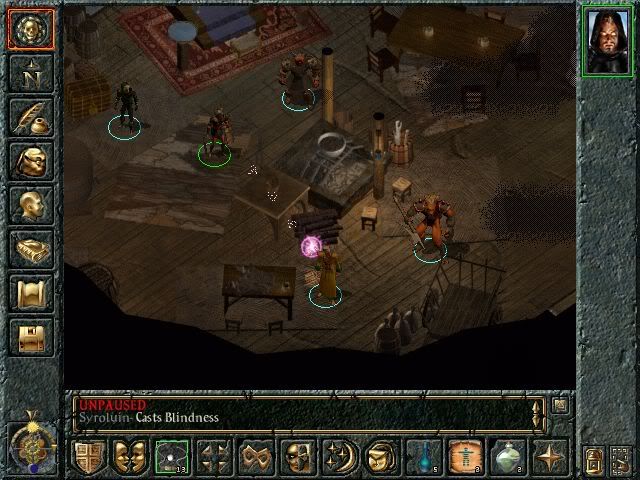Open the area map with the compass button
640x480 pixels.
(x=30, y=73)
